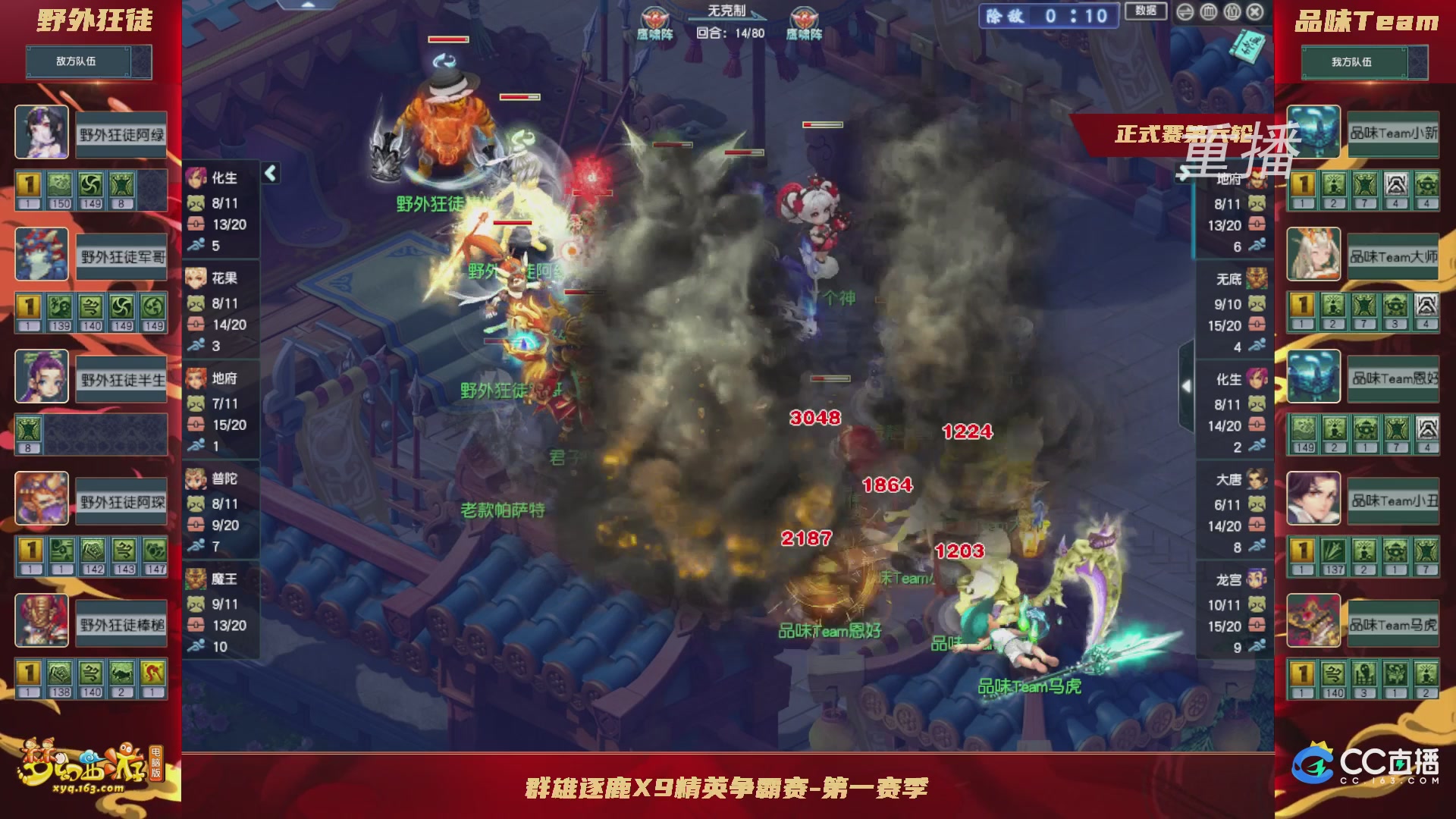Click the coin-shaped icon in top-right toolbar
Image resolution: width=1456 pixels, height=819 pixels.
[x=1206, y=14]
